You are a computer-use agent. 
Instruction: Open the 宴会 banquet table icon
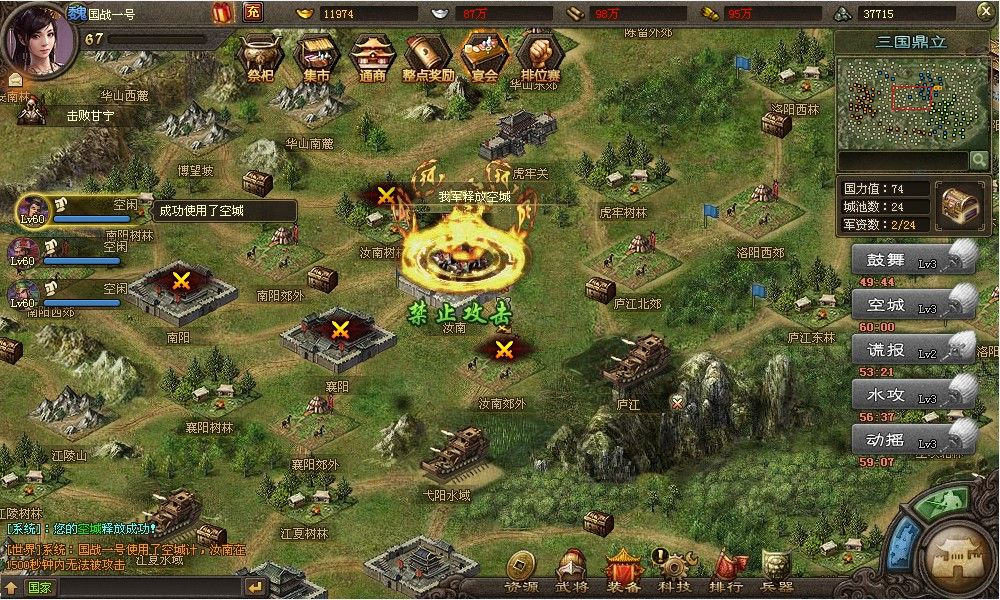pos(484,57)
